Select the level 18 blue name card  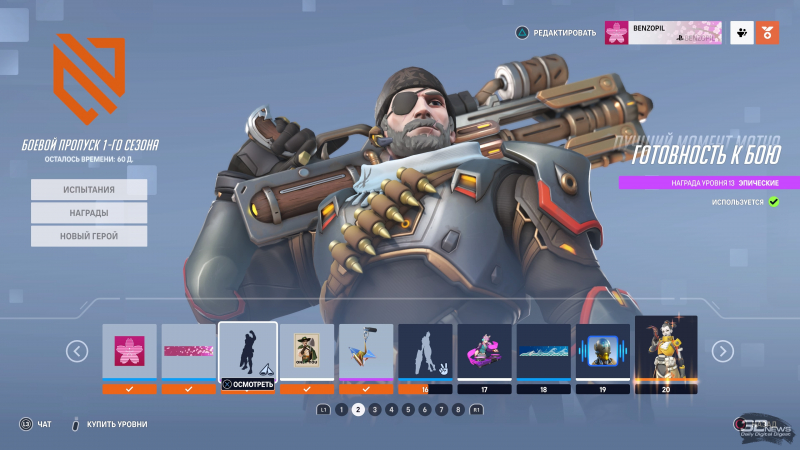tap(543, 352)
